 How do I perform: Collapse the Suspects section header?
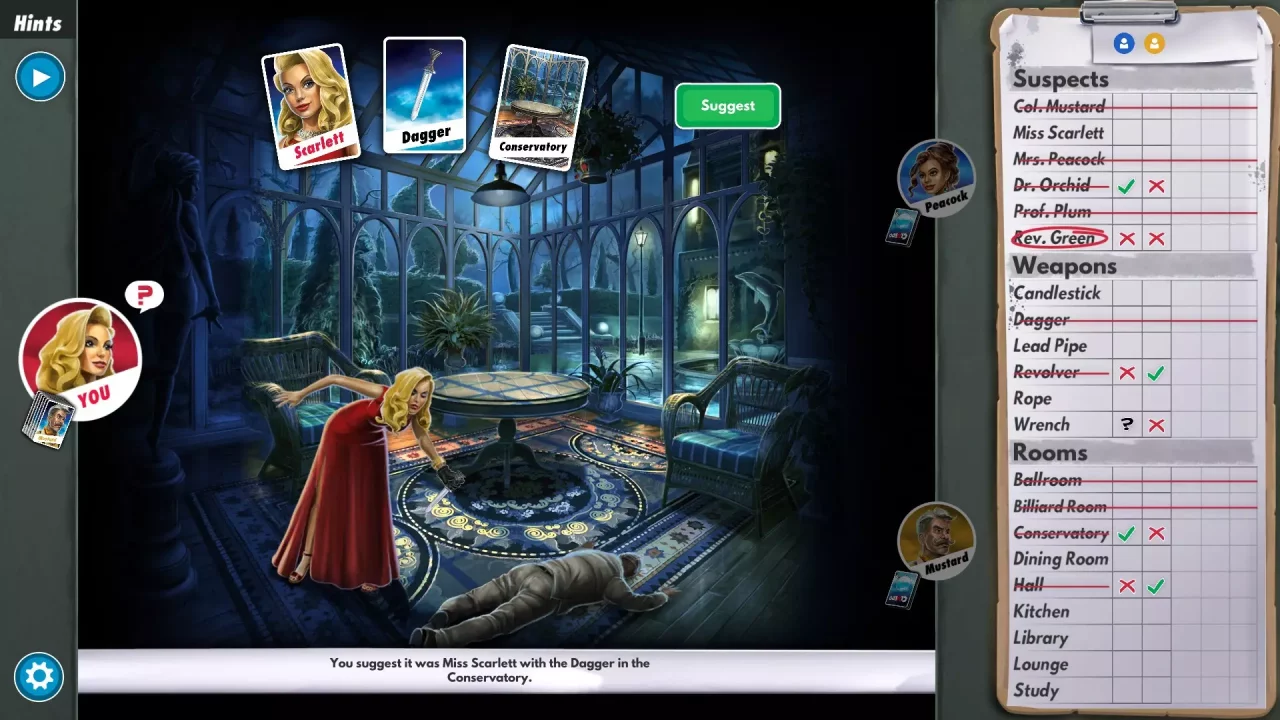(1062, 79)
